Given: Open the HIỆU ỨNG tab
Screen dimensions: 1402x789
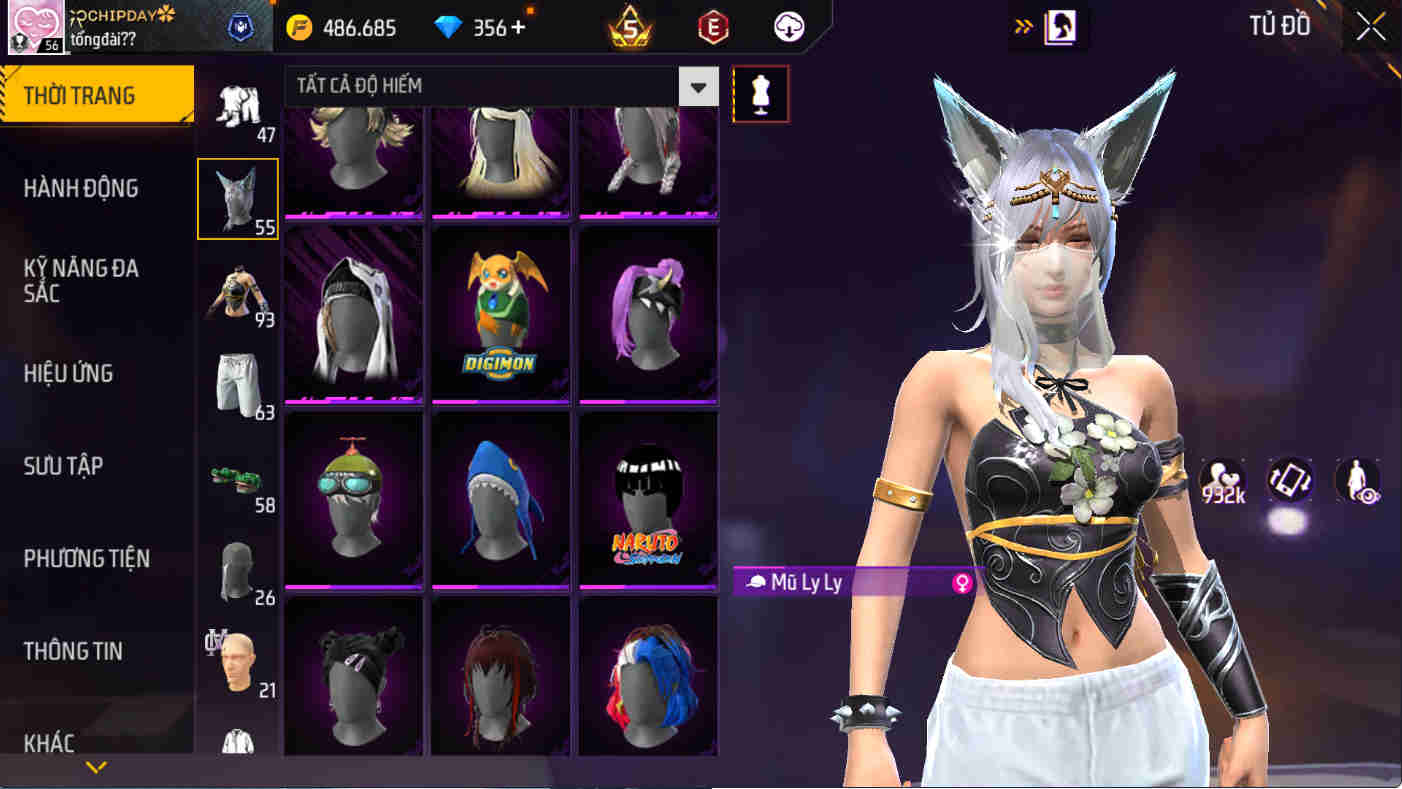Looking at the screenshot, I should point(69,373).
